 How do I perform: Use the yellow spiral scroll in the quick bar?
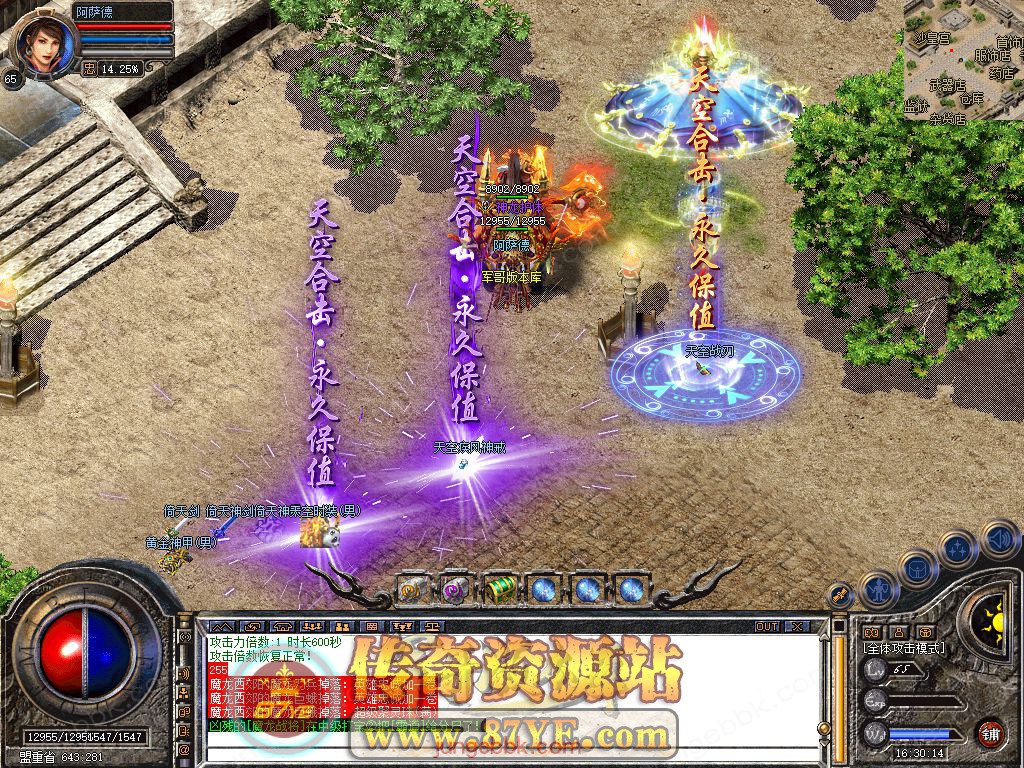click(x=413, y=590)
